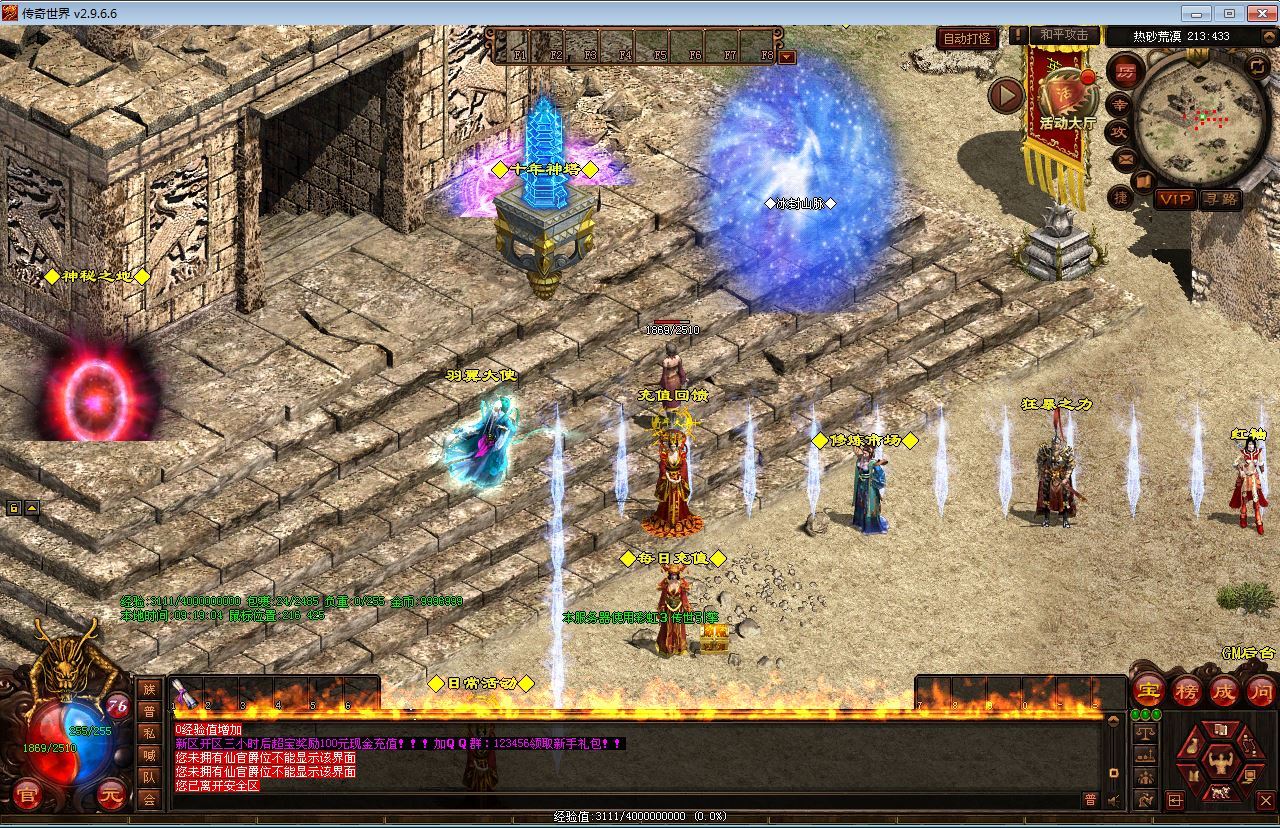Open the VIP panel
Viewport: 1280px width, 828px height.
(1174, 199)
